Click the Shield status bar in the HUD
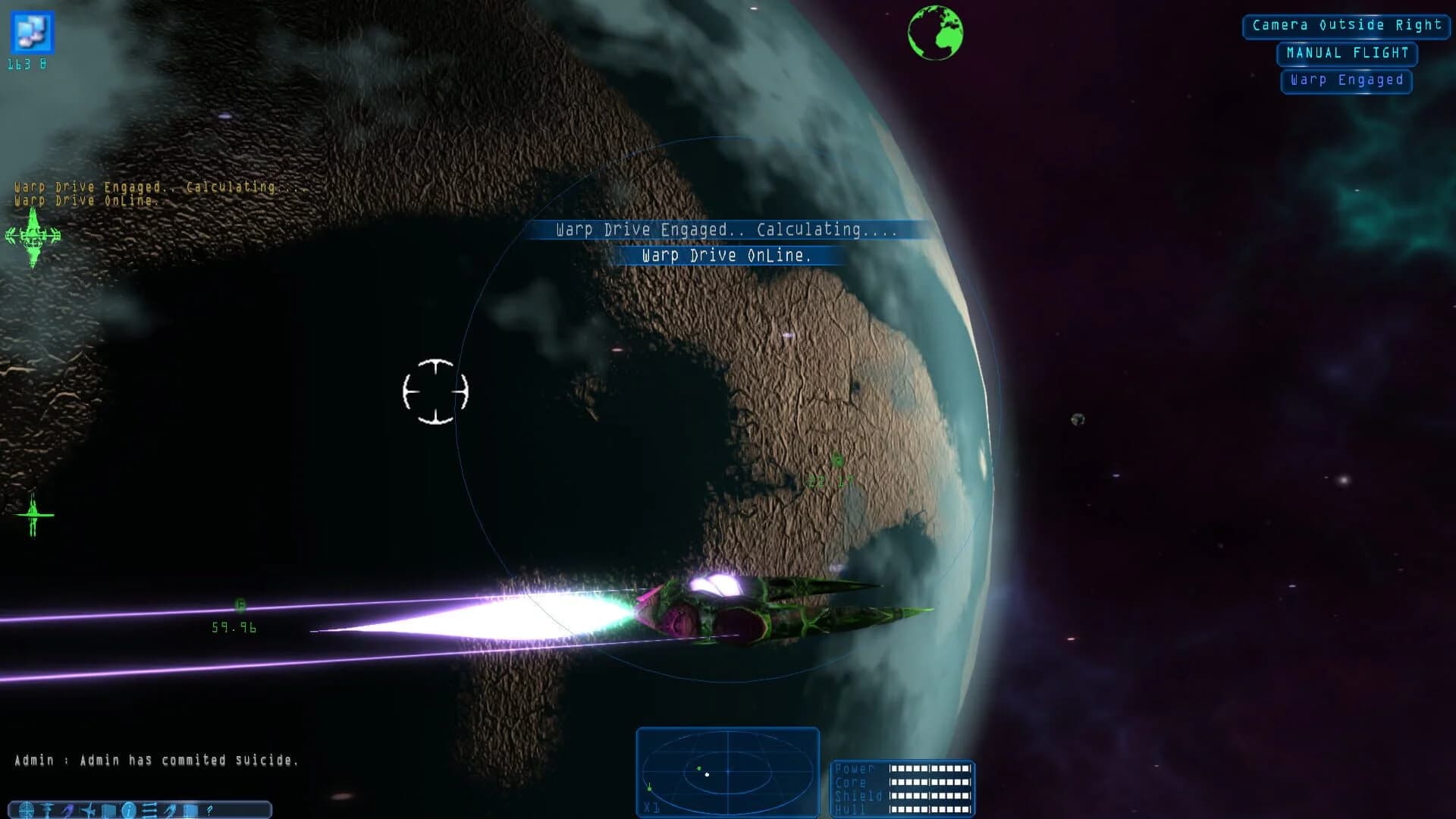 929,796
